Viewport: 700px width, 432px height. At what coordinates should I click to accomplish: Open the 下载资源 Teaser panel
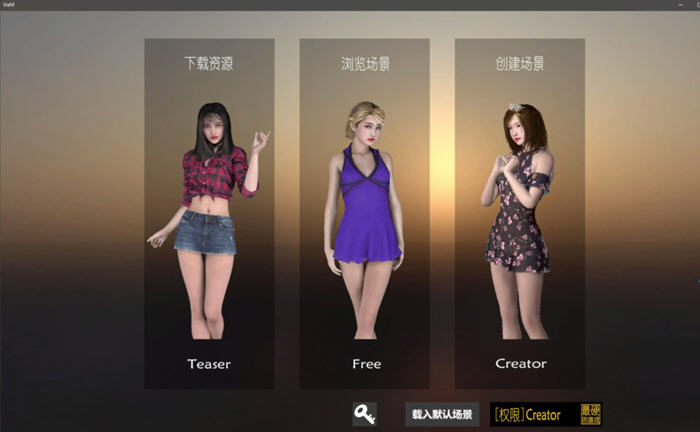click(x=209, y=213)
